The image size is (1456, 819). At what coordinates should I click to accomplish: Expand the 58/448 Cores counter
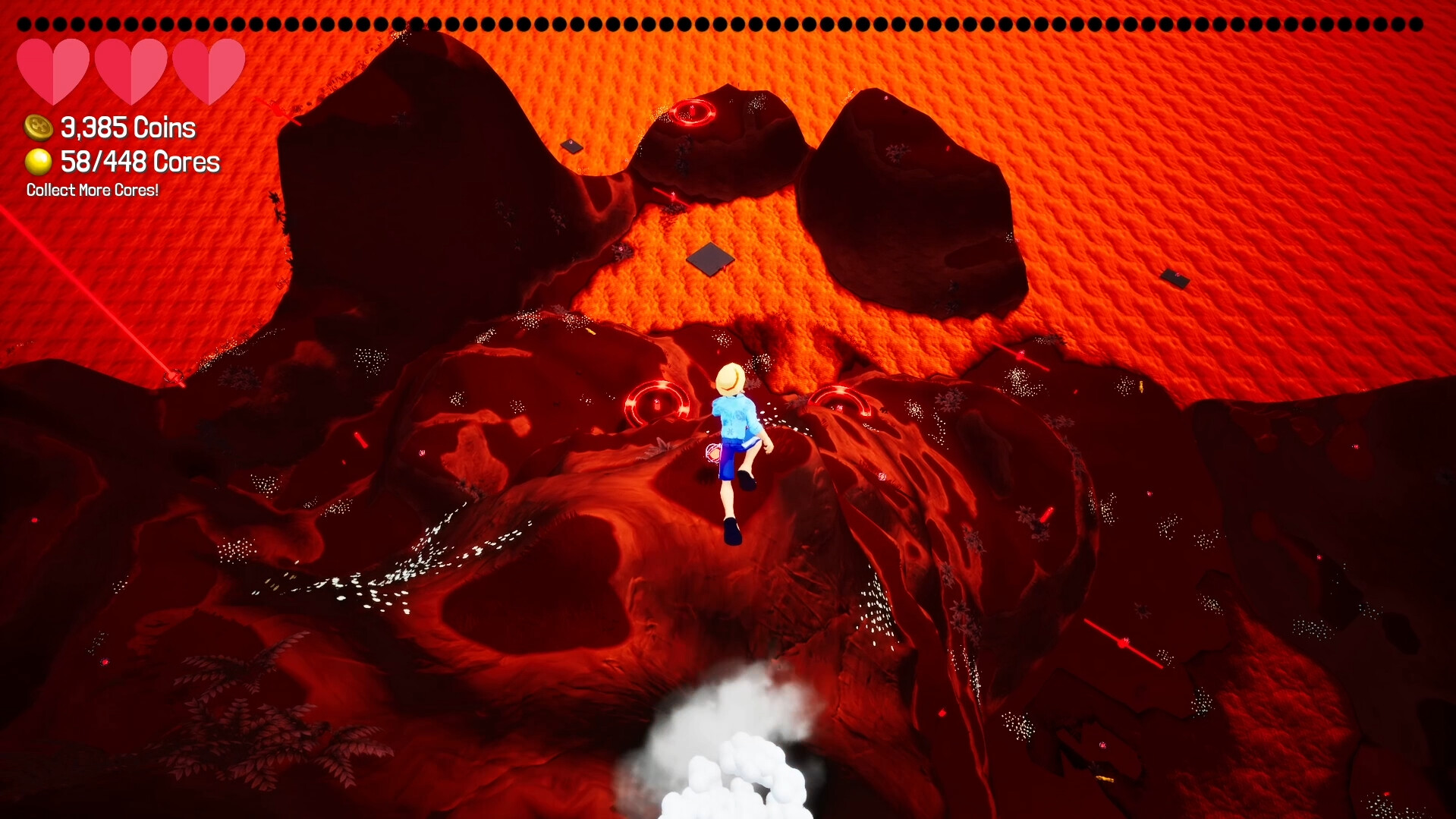[139, 162]
